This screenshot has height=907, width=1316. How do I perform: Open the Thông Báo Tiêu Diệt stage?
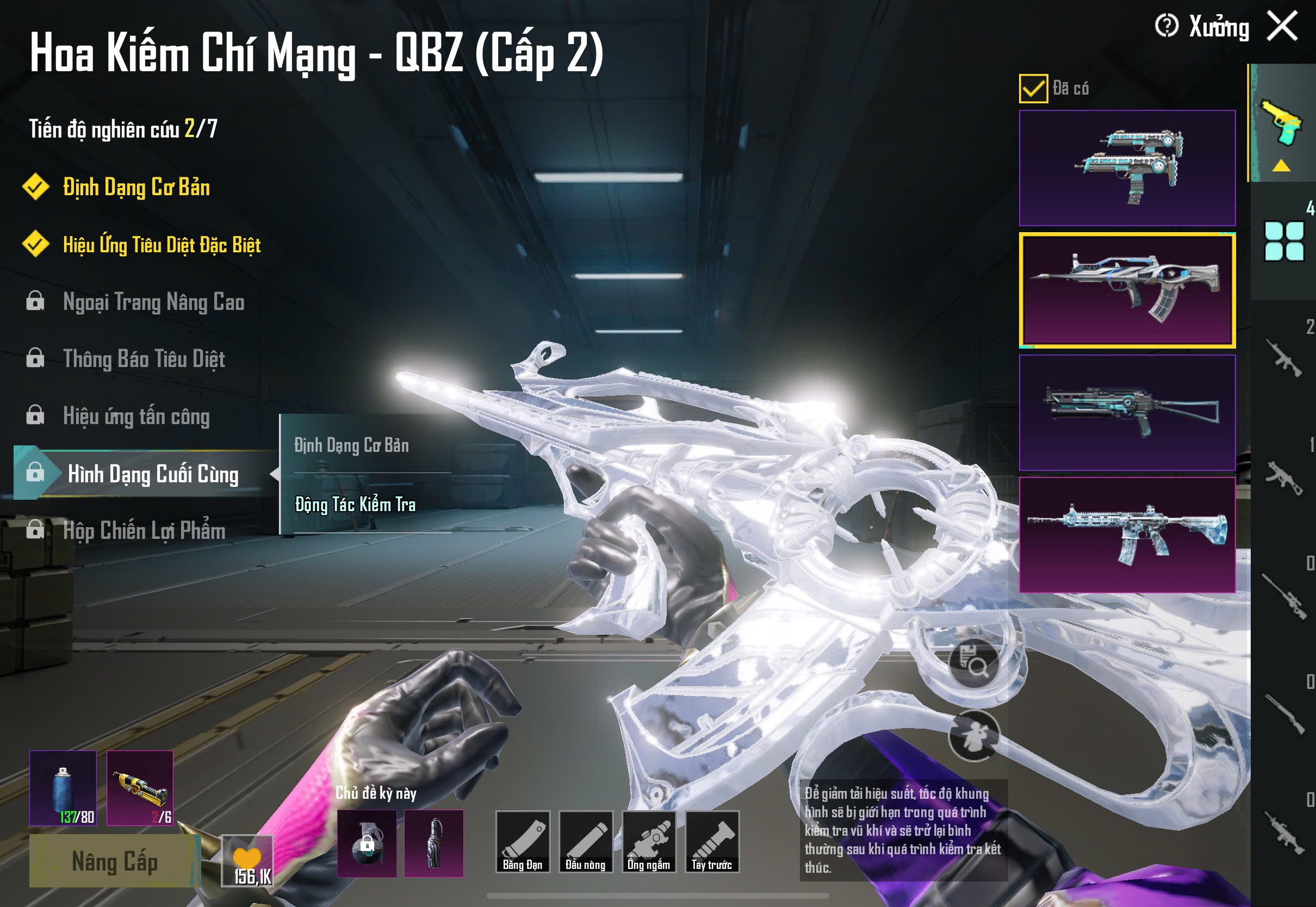(x=144, y=359)
